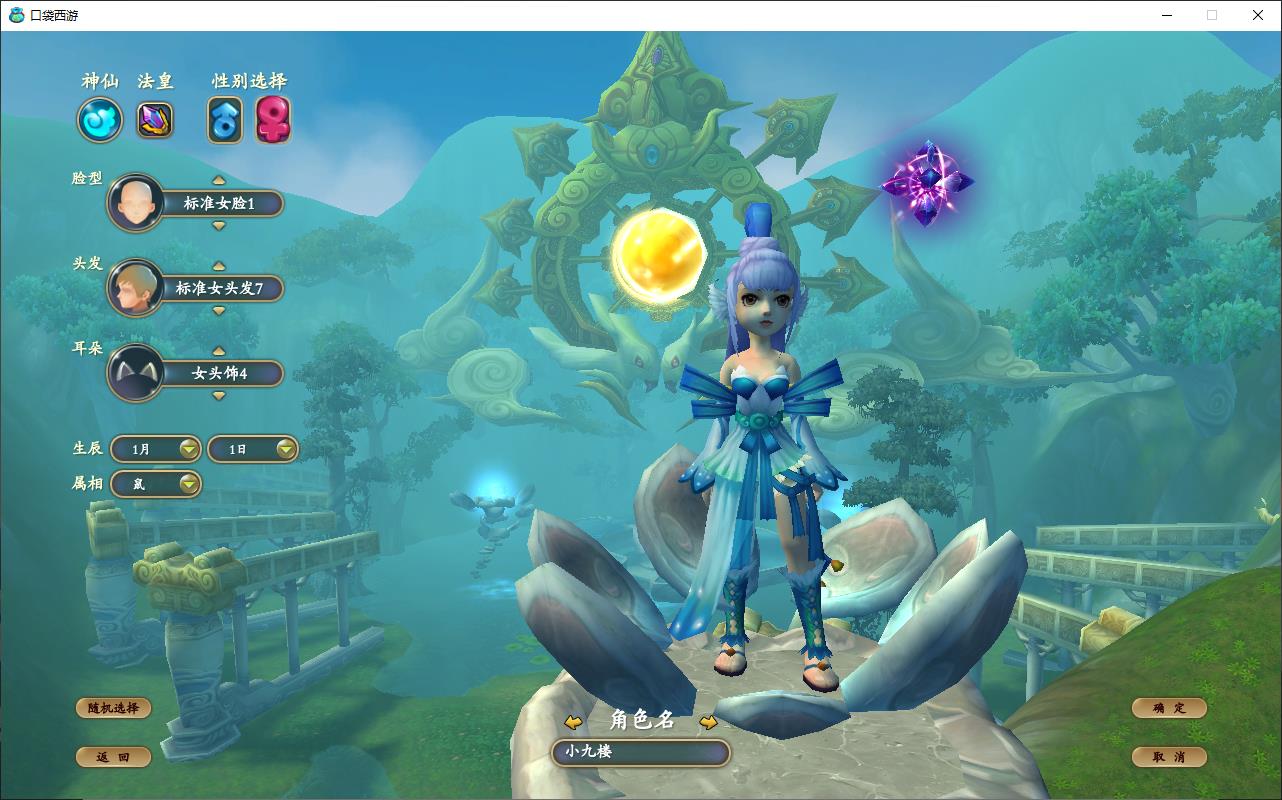Cycle hair up above 标准女头发7
The width and height of the screenshot is (1282, 800).
tap(219, 265)
